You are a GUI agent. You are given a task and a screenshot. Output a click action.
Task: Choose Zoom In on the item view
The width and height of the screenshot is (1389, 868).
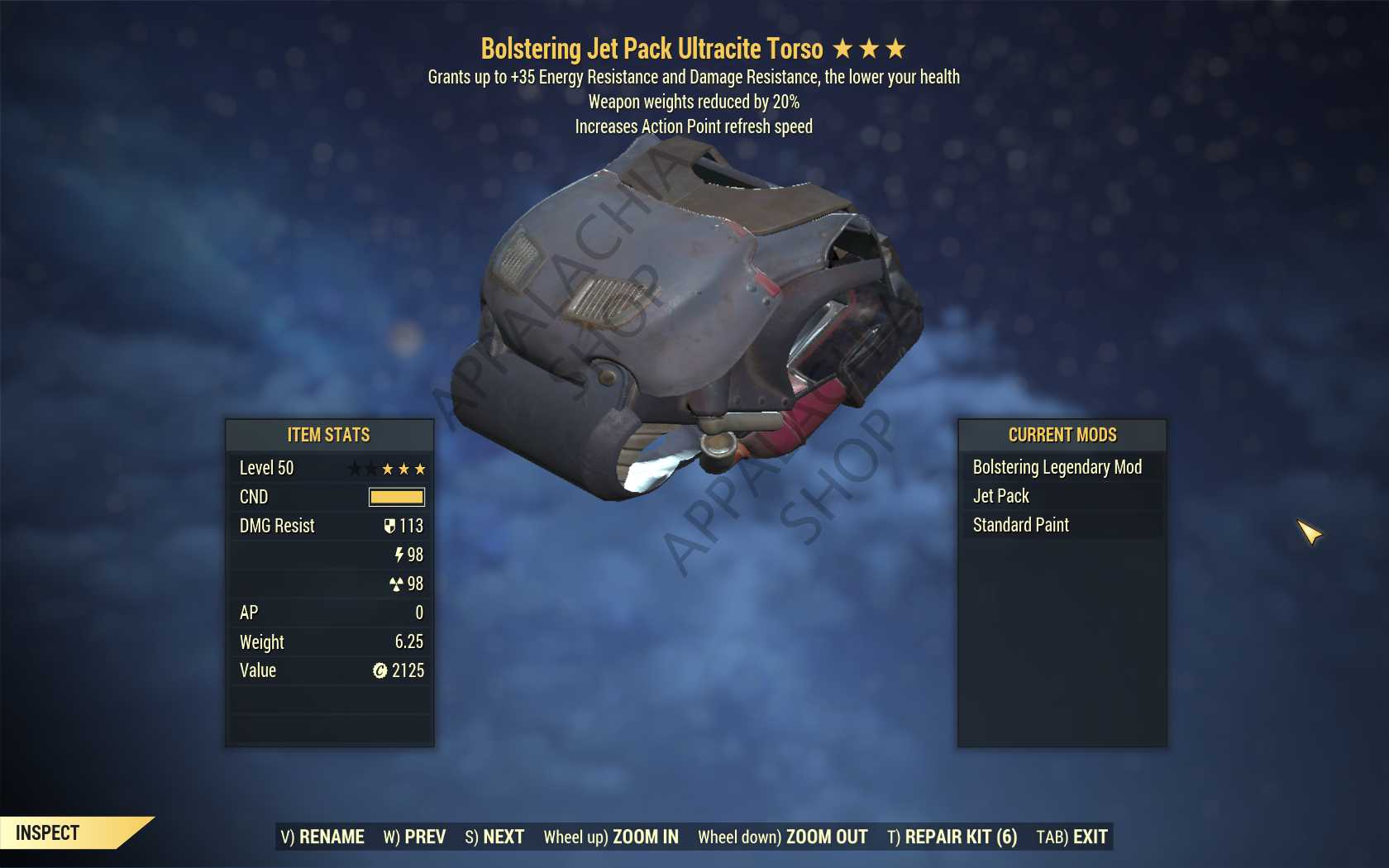coord(611,837)
